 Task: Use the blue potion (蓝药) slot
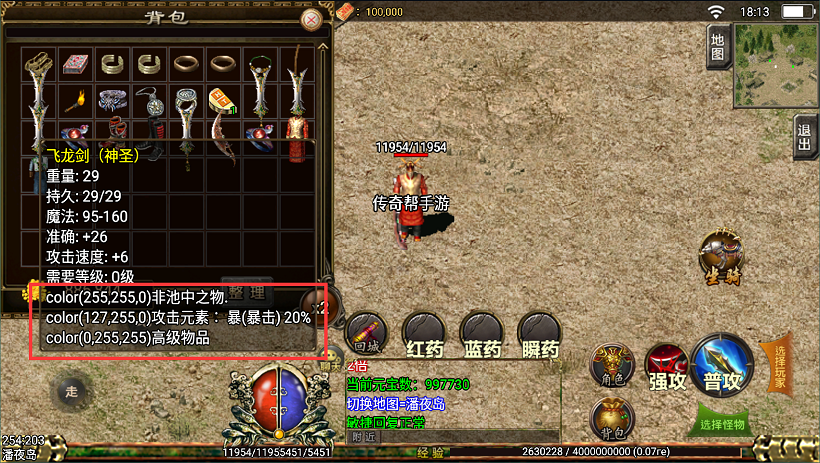(481, 334)
